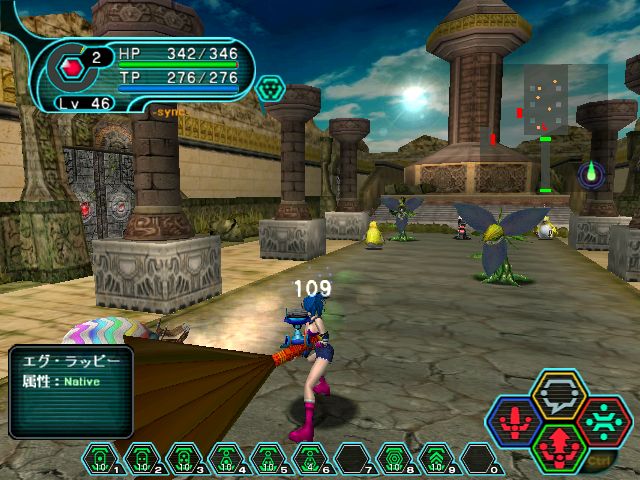Click hotbar slot number 6
Viewport: 640px width, 480px height.
pos(310,460)
